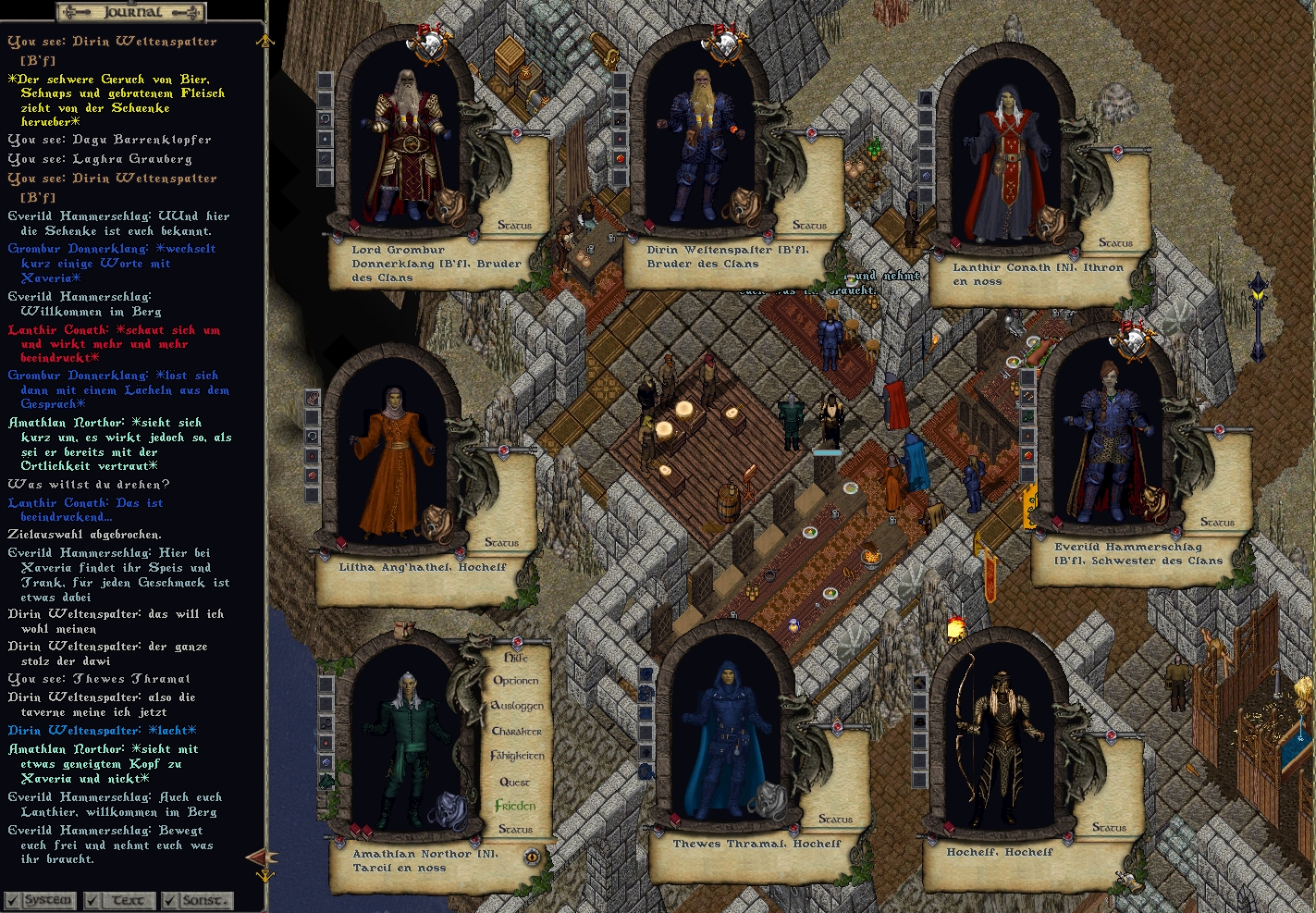1316x913 pixels.
Task: Open Amathlan Northor's grey backpack
Action: [446, 807]
